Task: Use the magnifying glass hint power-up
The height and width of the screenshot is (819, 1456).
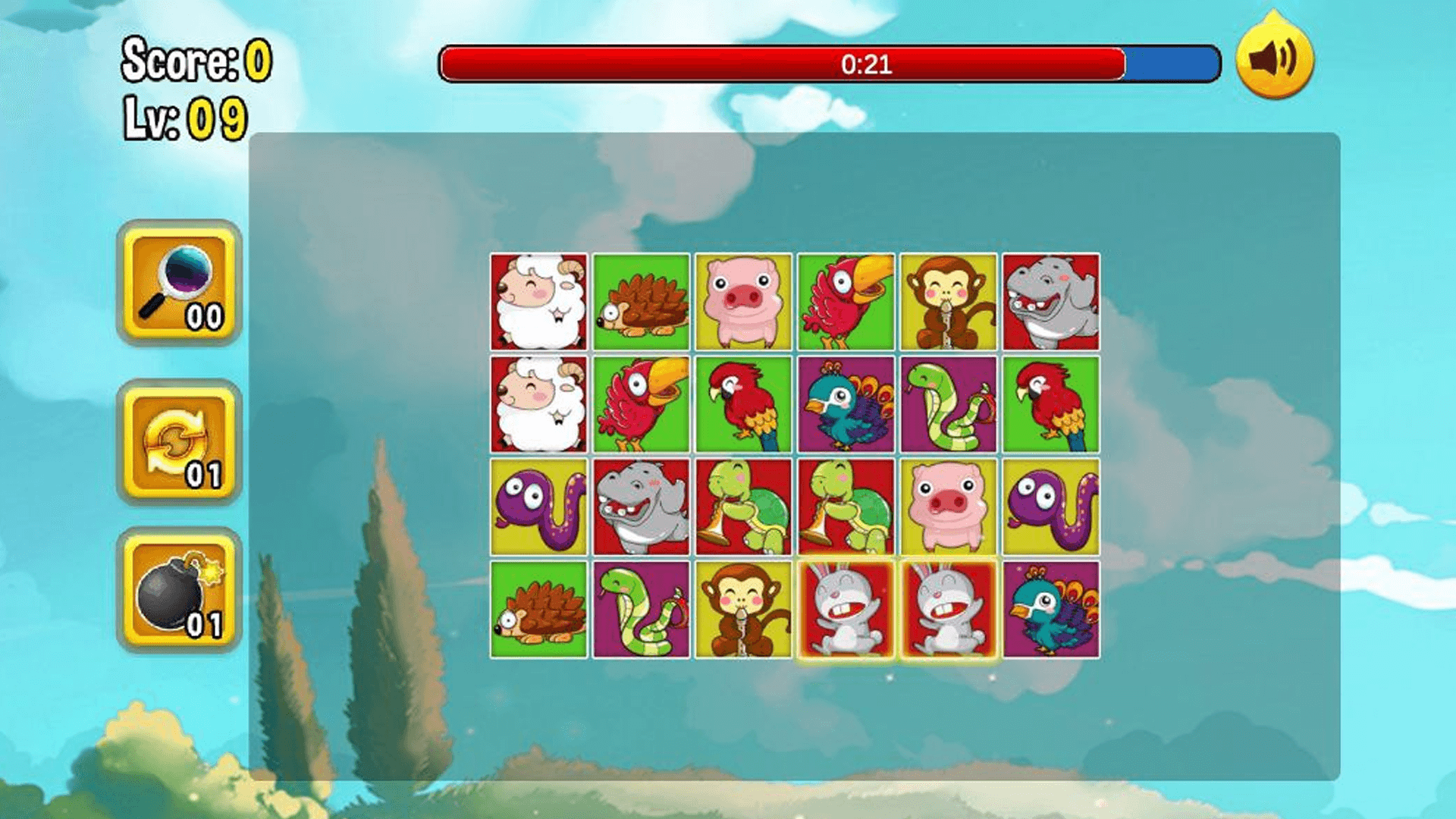Action: [179, 284]
